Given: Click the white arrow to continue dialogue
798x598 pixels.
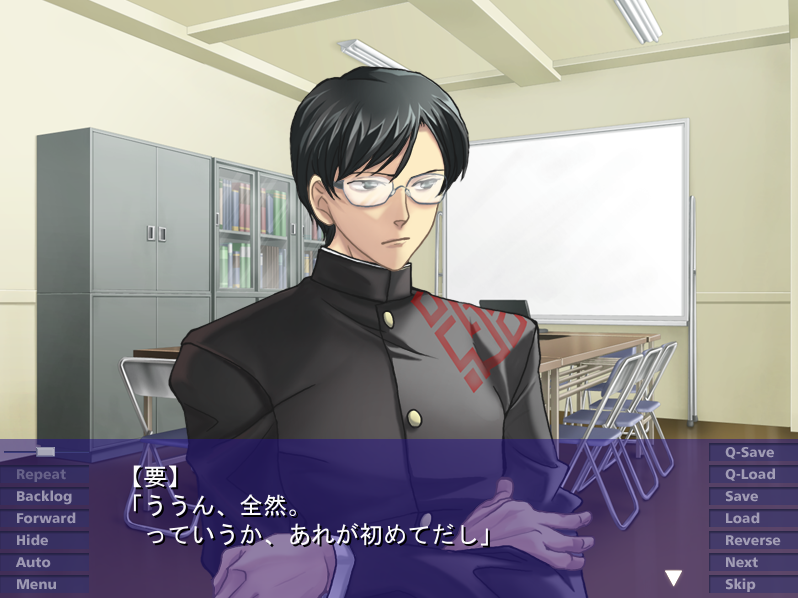Looking at the screenshot, I should tap(674, 578).
